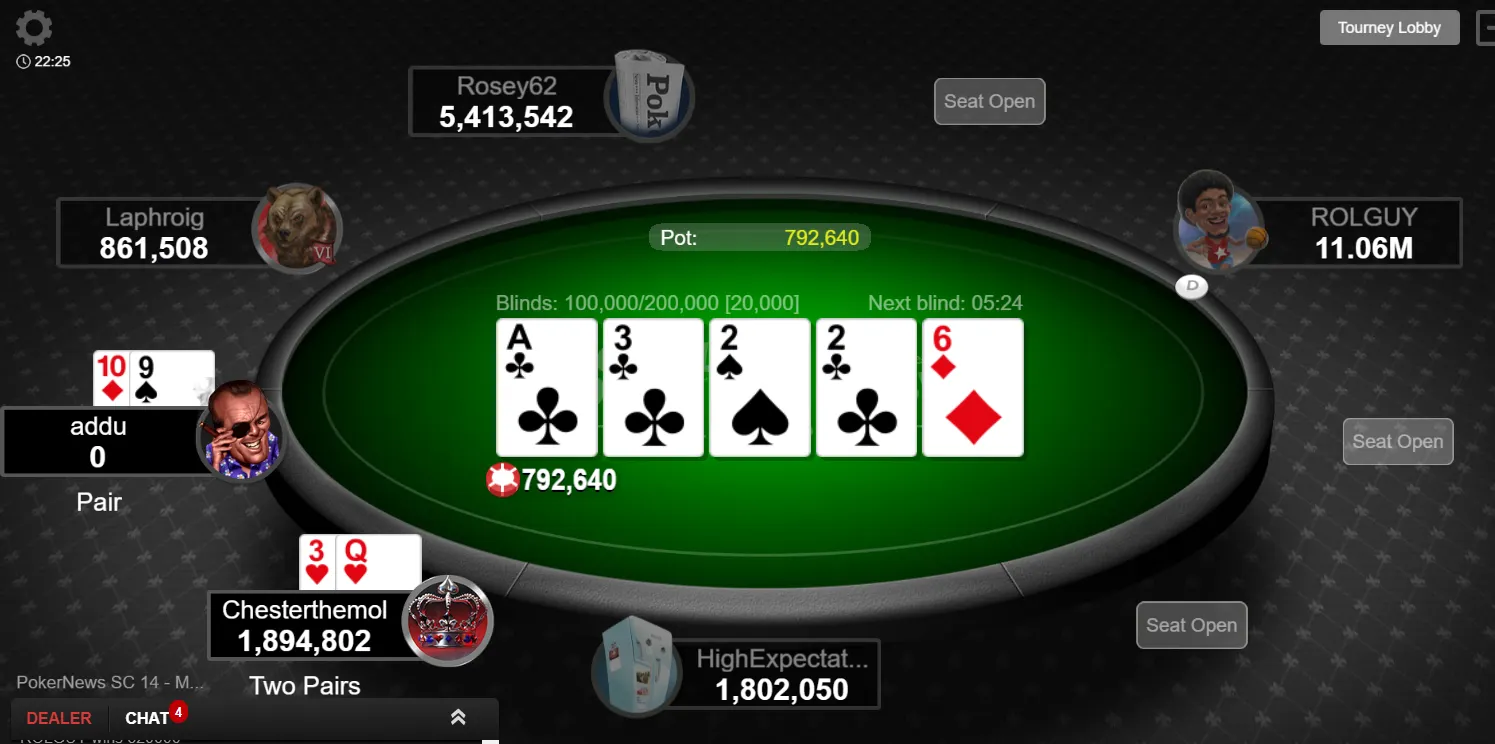The height and width of the screenshot is (744, 1495).
Task: Switch to the CHAT tab
Action: tap(147, 718)
